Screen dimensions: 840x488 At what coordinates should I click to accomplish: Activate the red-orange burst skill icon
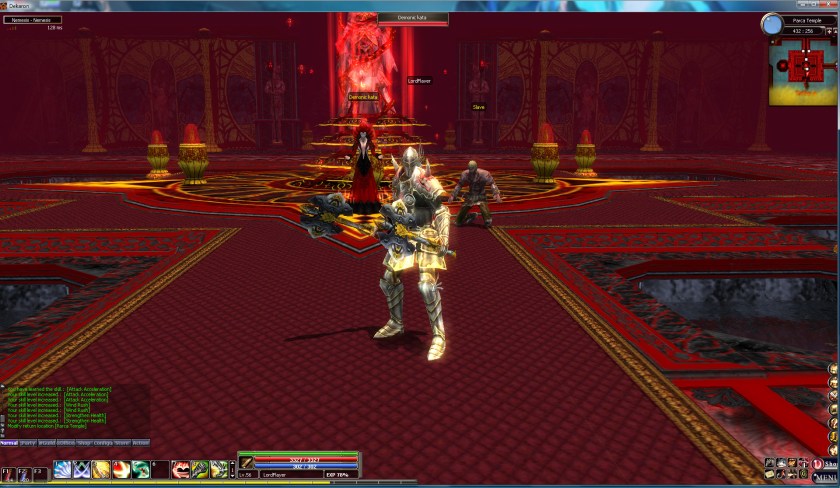[120, 469]
